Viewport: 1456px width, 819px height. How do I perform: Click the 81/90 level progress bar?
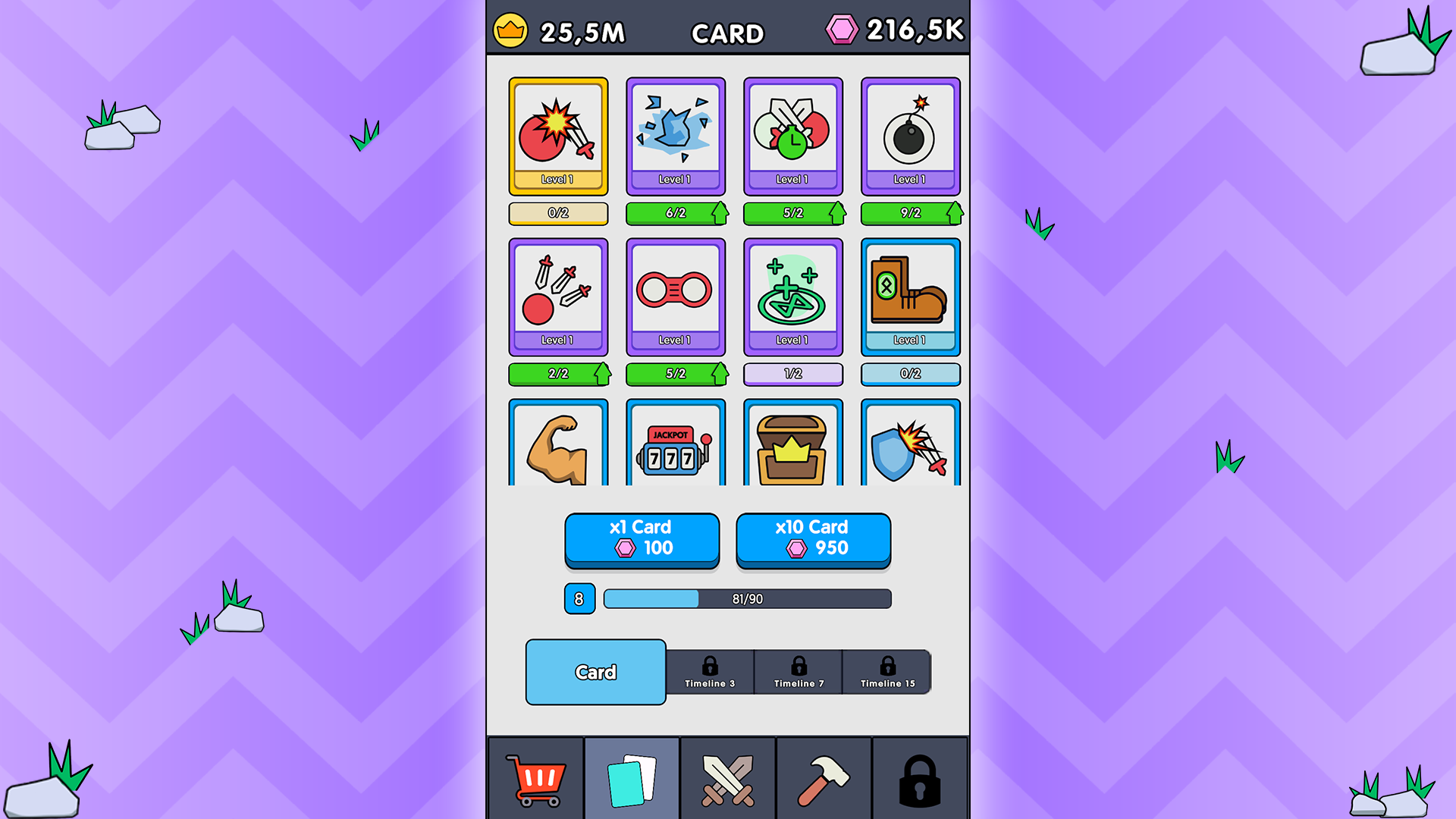point(746,599)
